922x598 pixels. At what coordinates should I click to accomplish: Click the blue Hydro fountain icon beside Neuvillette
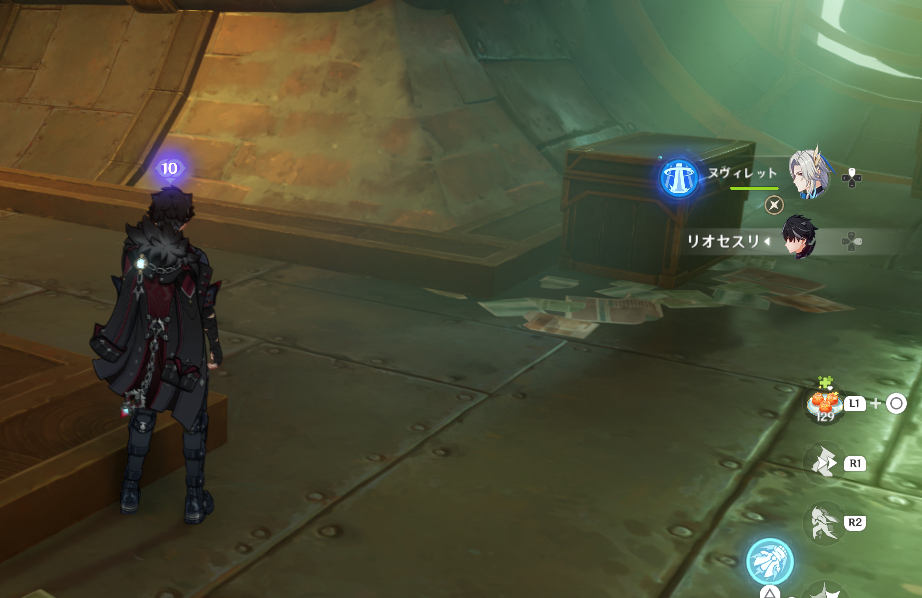(680, 178)
